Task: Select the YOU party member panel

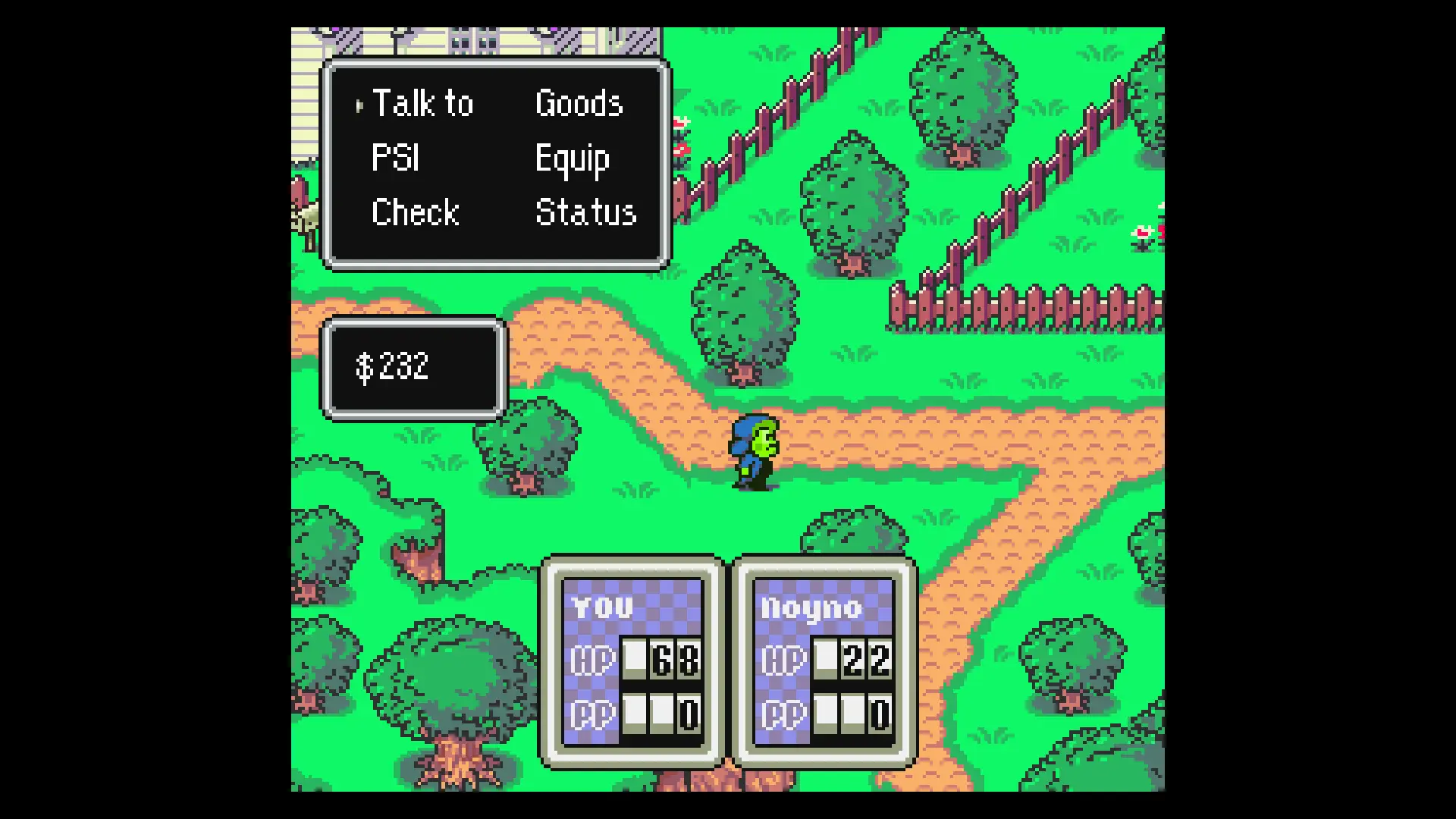Action: 632,661
